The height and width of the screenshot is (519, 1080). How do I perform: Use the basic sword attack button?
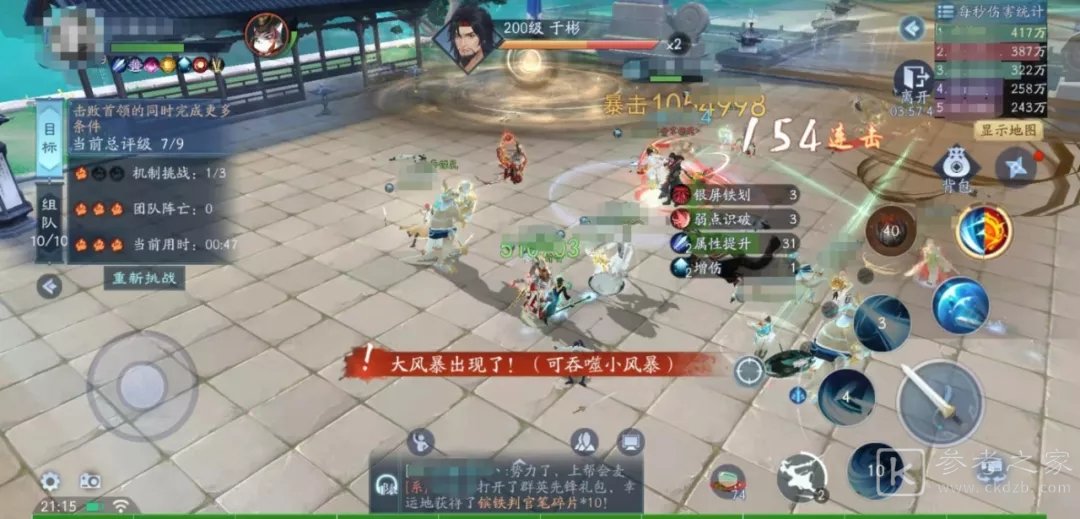click(939, 402)
